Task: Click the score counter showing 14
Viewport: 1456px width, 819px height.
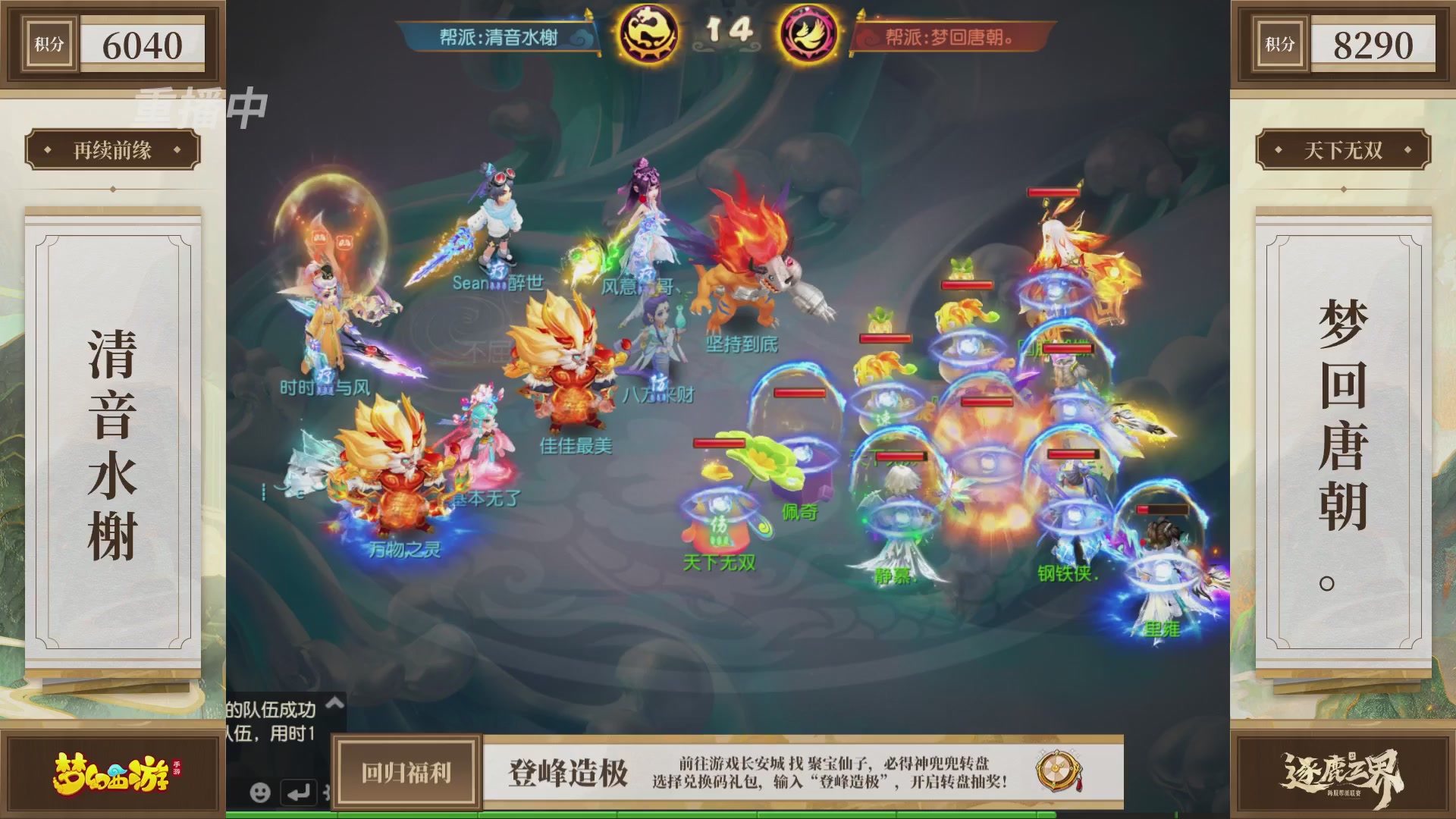Action: point(730,31)
